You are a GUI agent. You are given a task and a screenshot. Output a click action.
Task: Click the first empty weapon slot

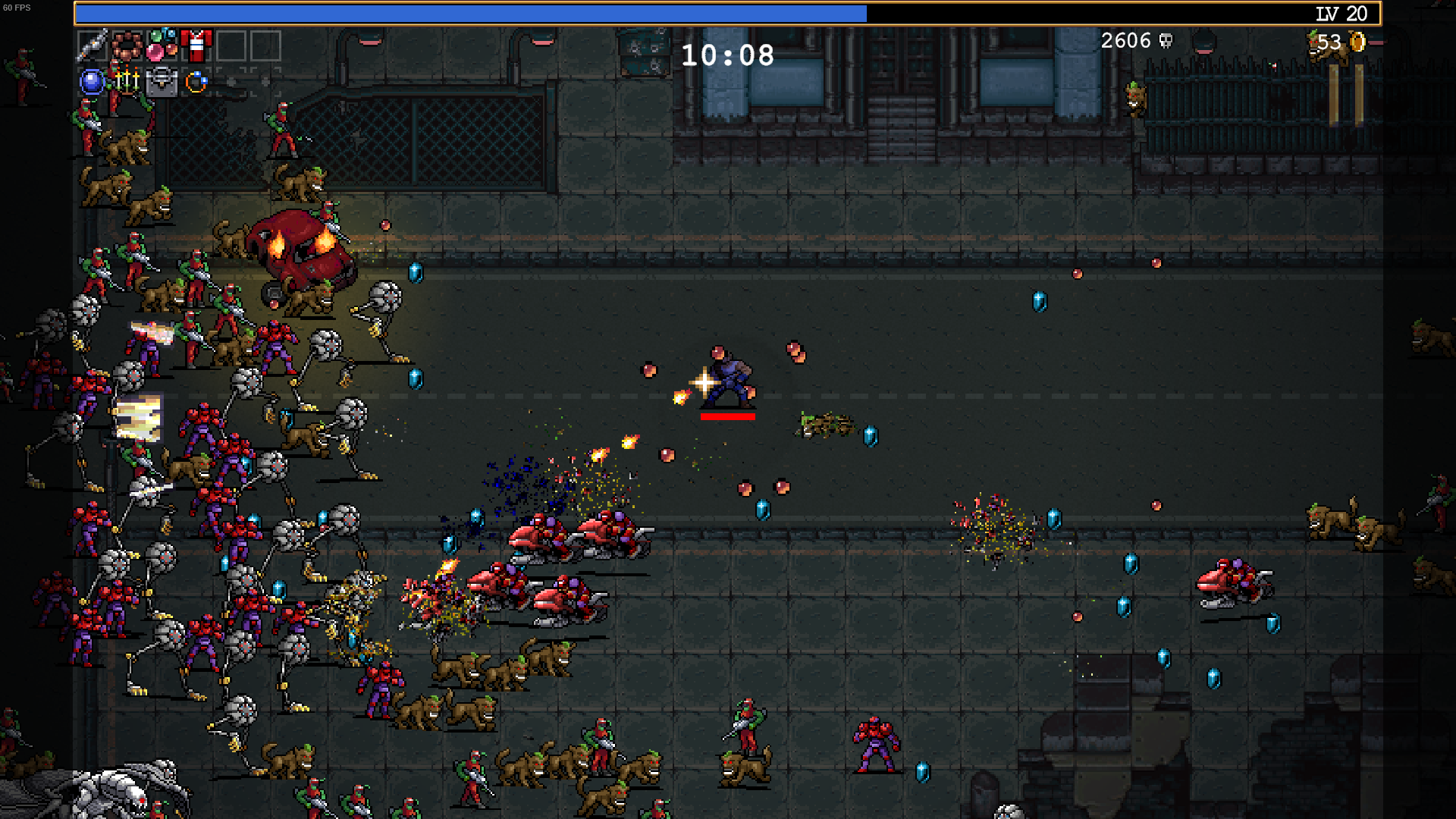[232, 45]
